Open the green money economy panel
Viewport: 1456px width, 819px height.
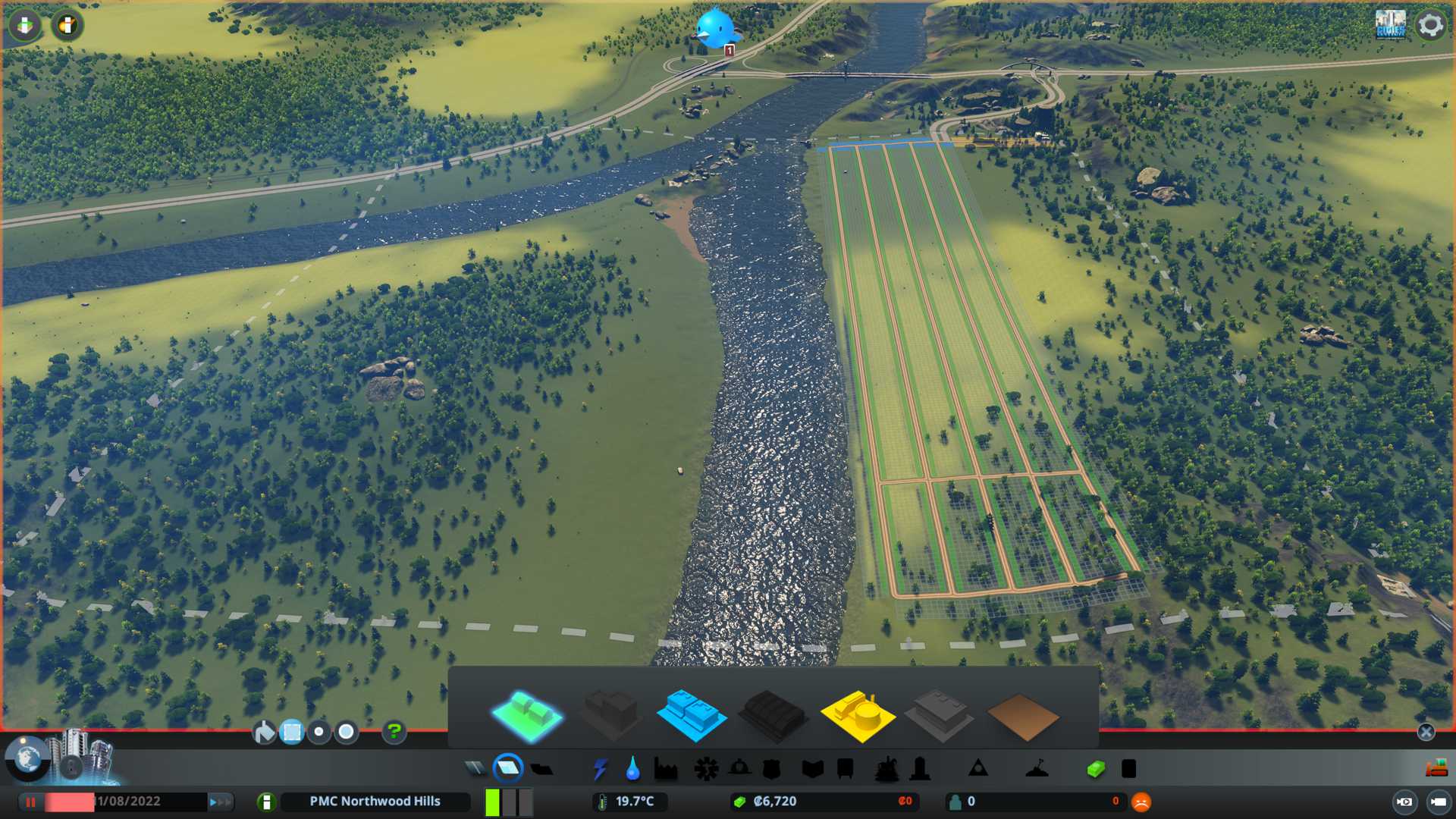tap(1096, 769)
